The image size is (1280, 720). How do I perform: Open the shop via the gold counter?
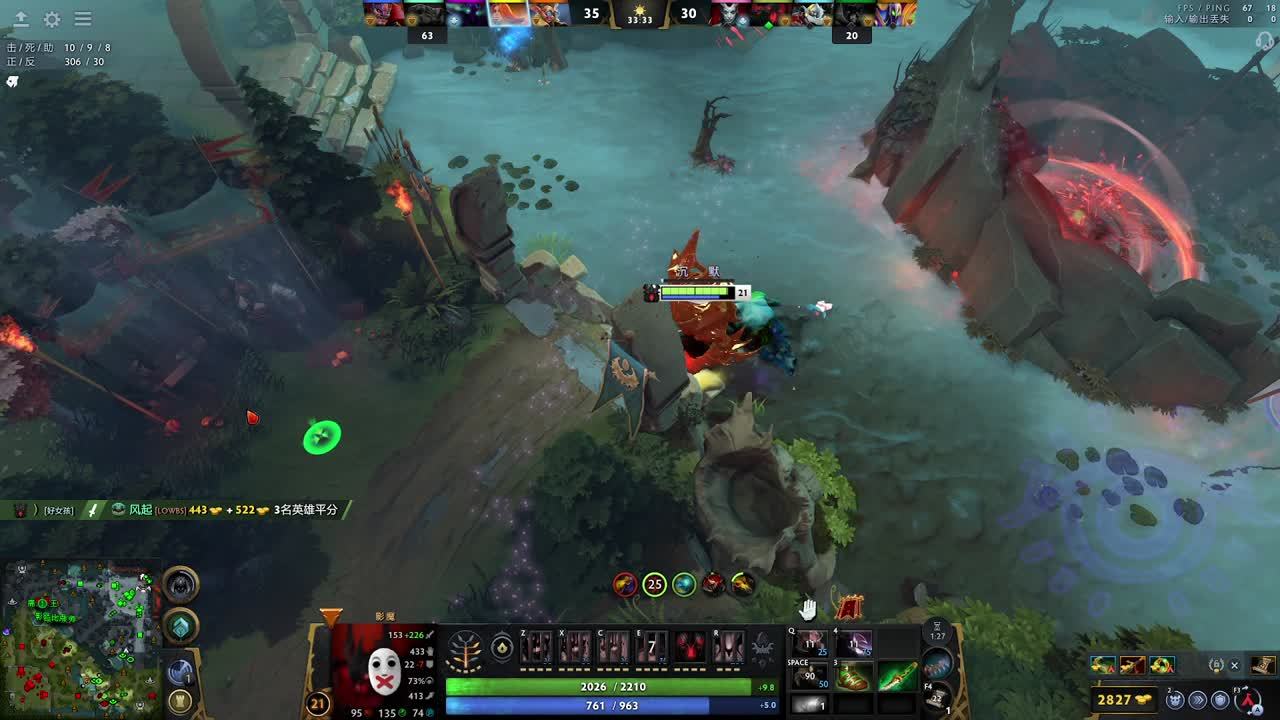tap(1126, 700)
